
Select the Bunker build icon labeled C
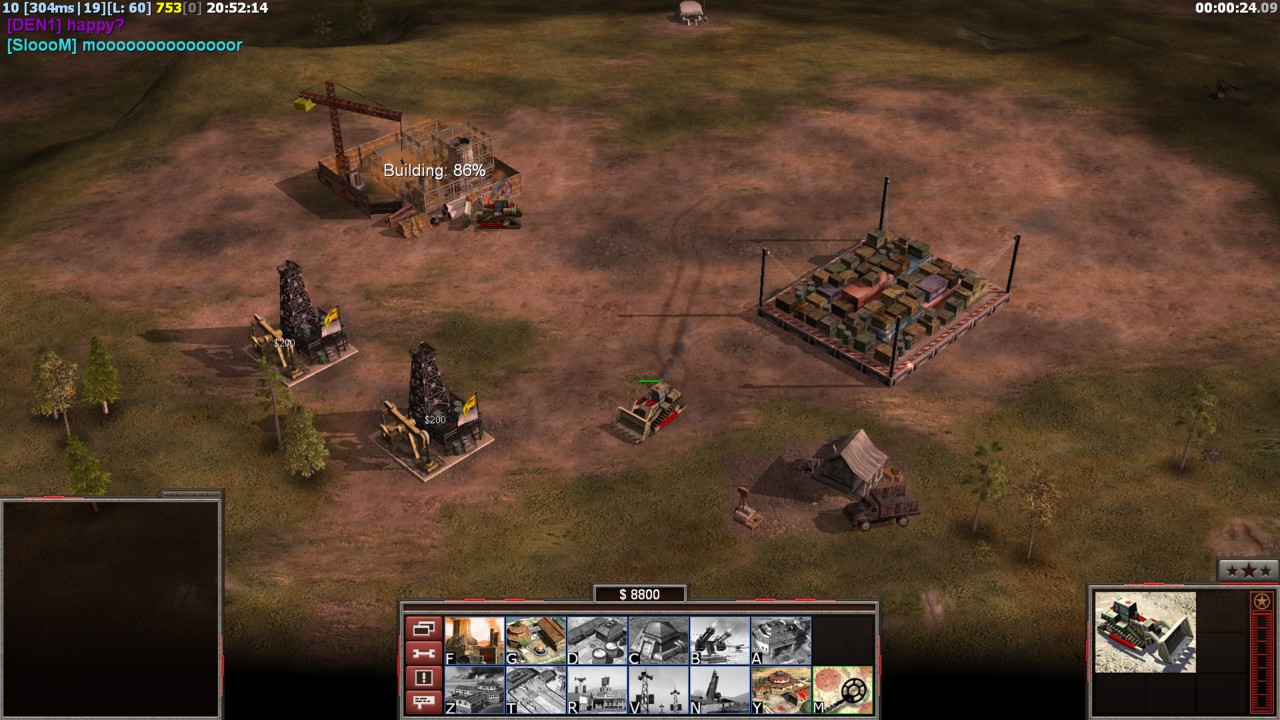pyautogui.click(x=658, y=641)
